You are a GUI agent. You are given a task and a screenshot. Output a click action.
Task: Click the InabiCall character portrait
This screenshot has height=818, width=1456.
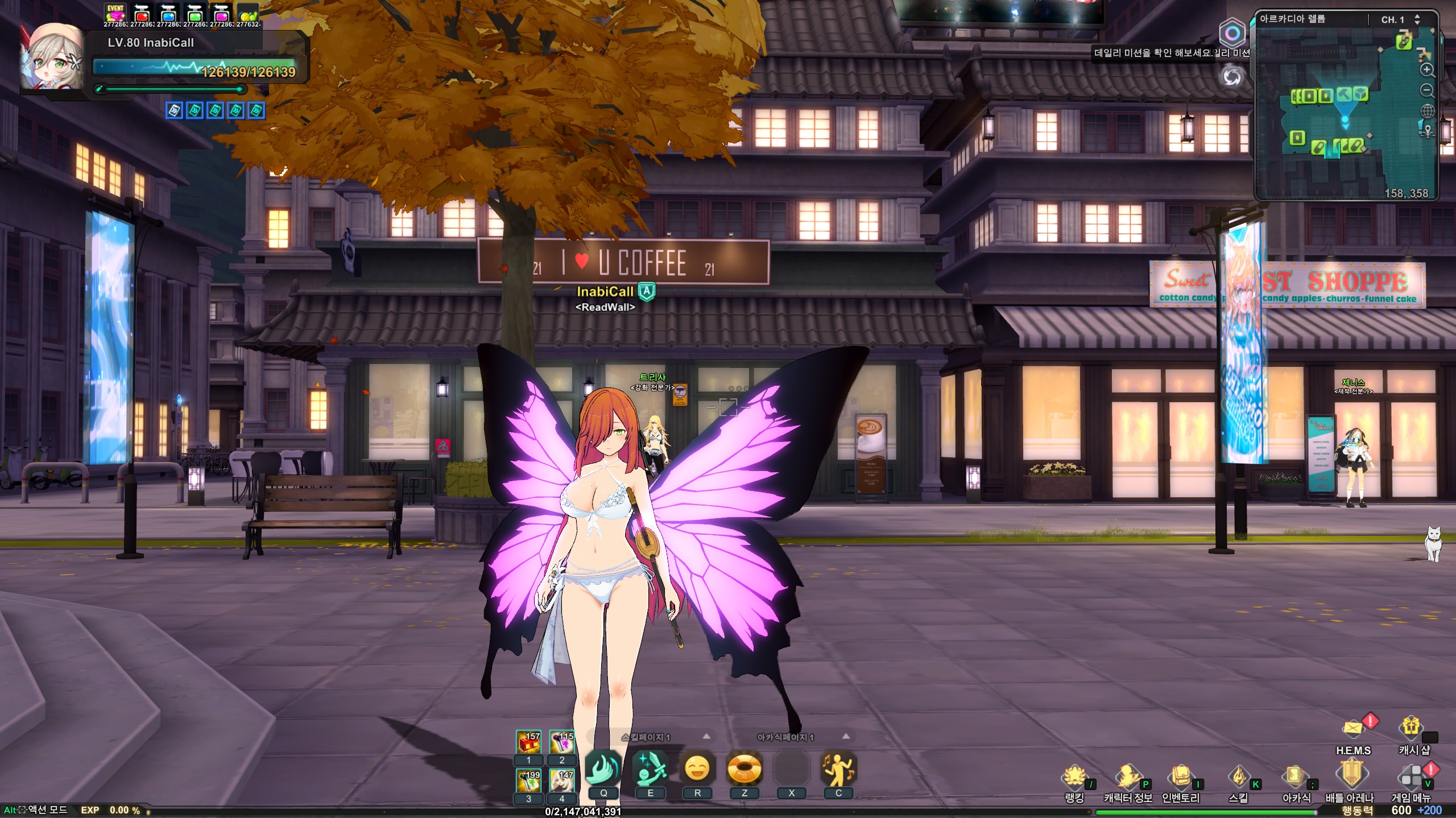click(x=51, y=57)
